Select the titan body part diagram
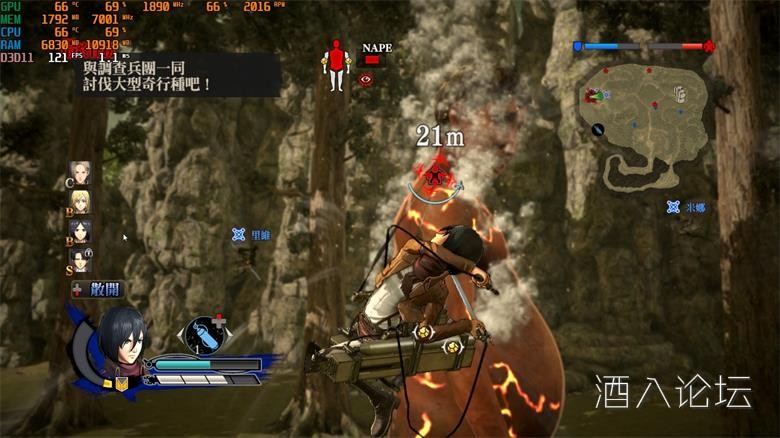The image size is (780, 438). (x=336, y=64)
